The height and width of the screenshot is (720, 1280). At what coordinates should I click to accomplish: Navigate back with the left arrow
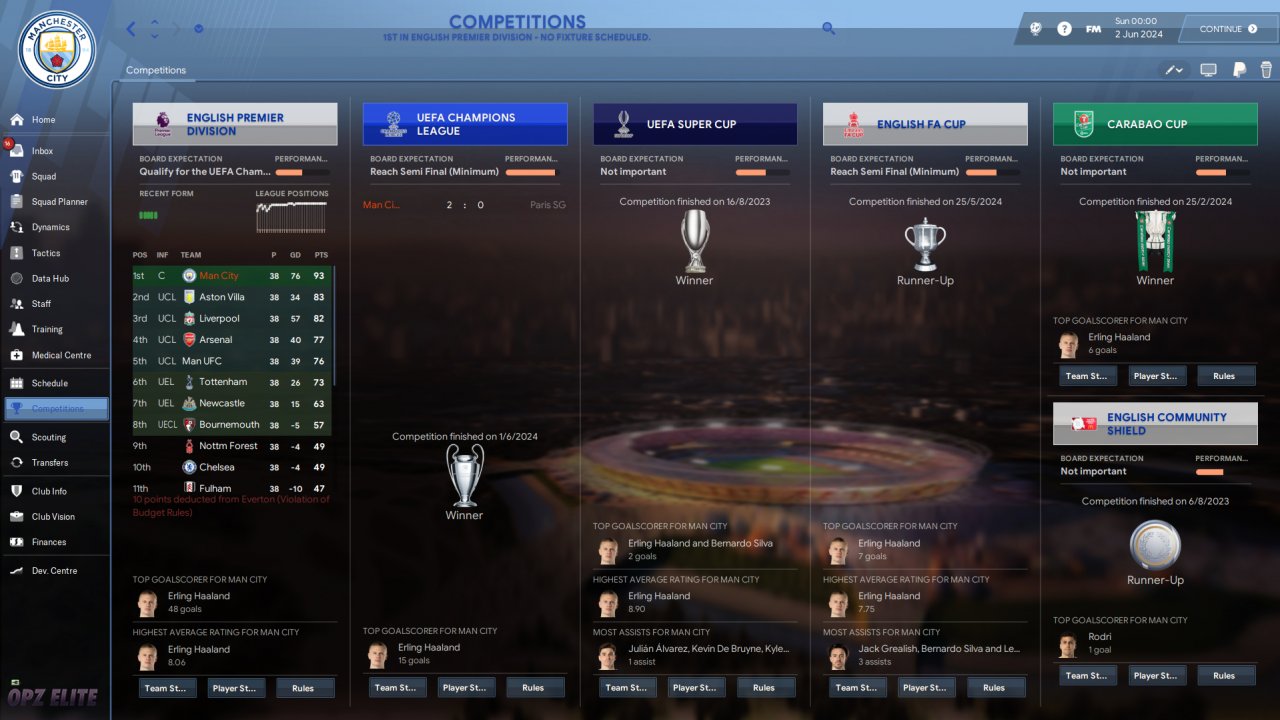pyautogui.click(x=131, y=29)
